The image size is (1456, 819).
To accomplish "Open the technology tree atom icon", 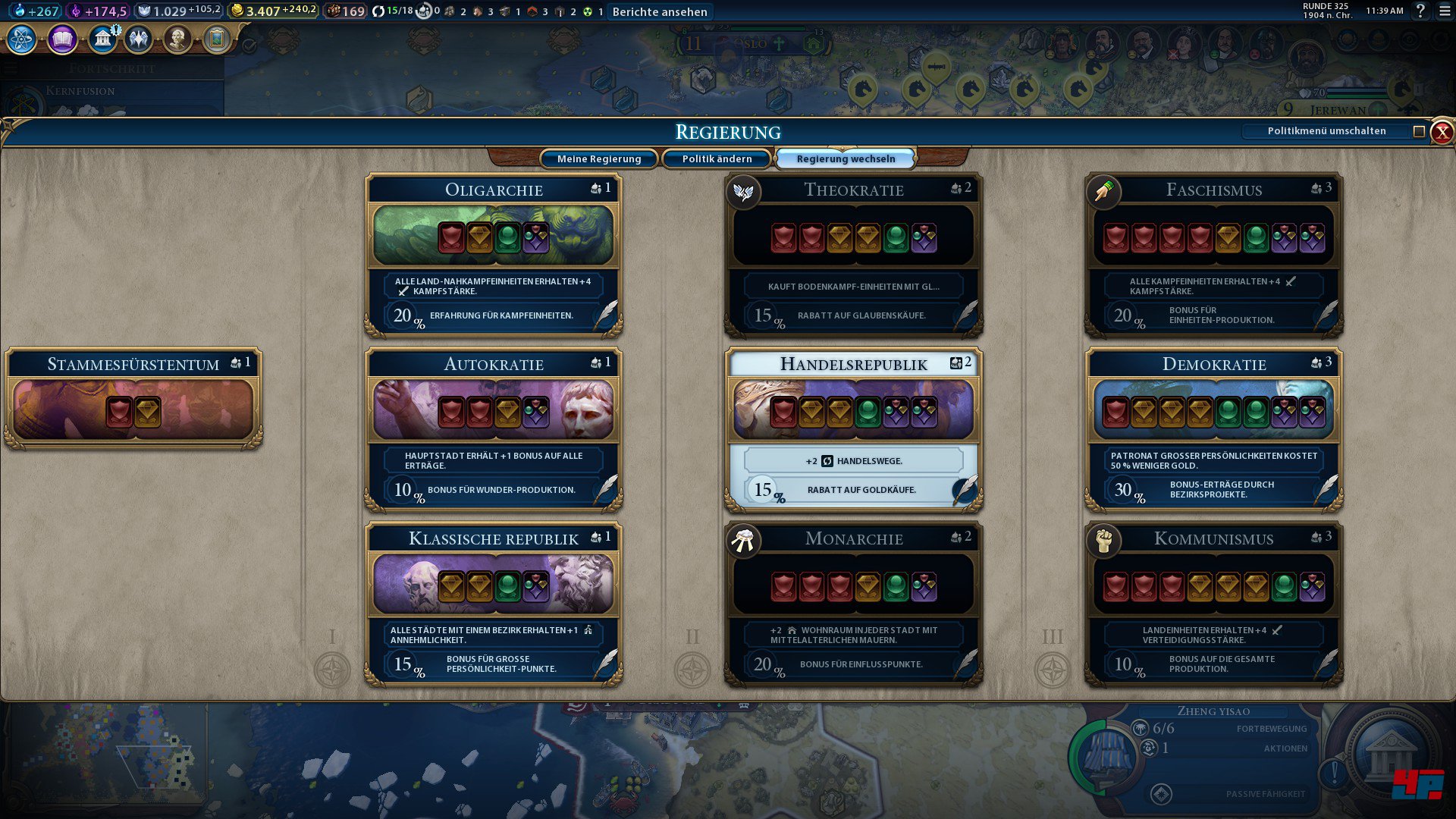I will [22, 39].
